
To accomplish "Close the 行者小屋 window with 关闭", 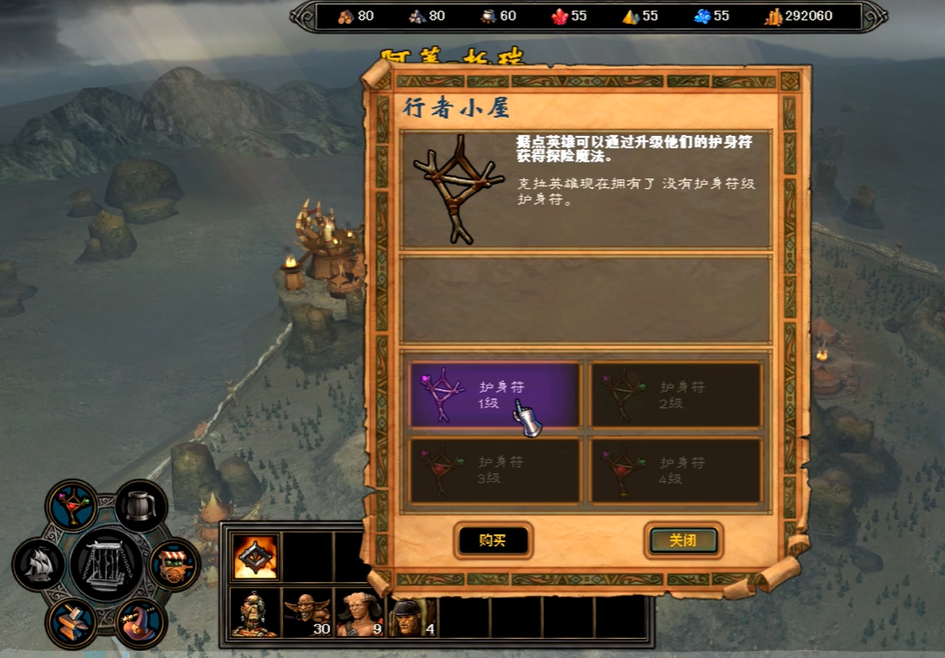I will pos(683,541).
